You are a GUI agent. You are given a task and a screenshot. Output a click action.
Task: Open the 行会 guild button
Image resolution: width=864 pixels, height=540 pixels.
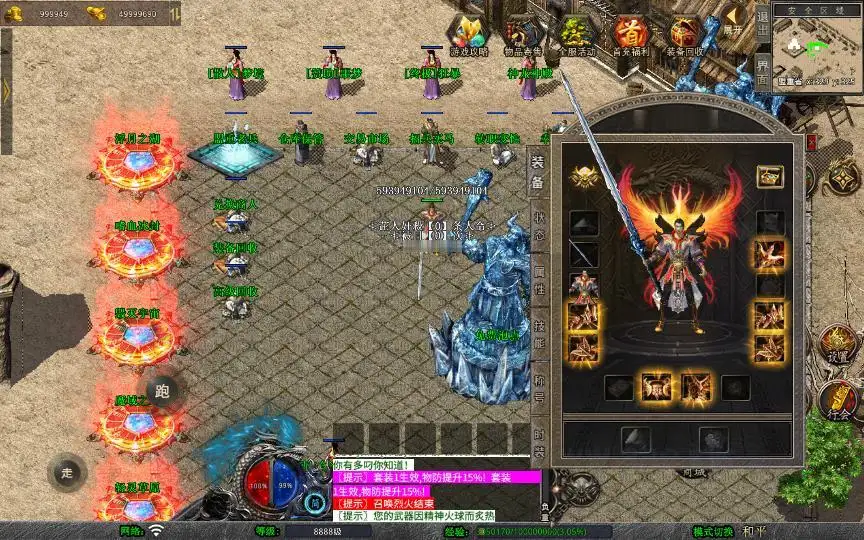pyautogui.click(x=838, y=400)
